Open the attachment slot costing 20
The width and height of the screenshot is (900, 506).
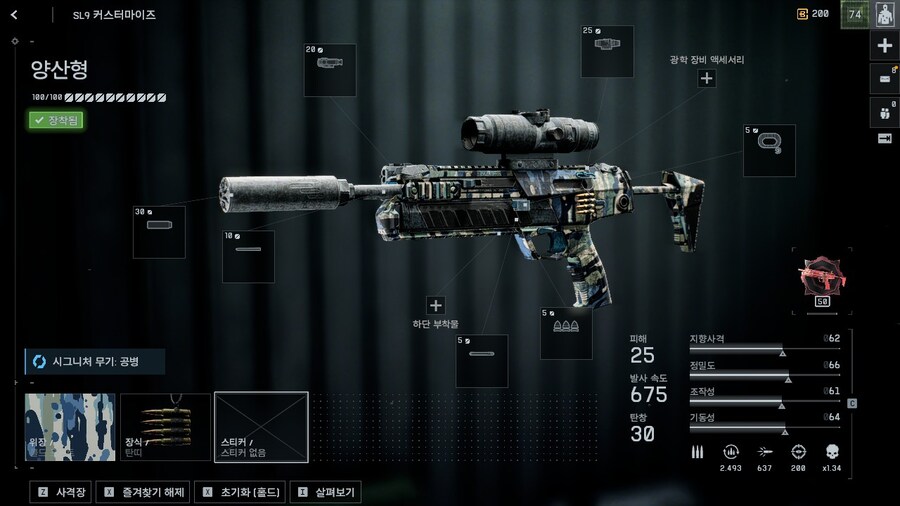pyautogui.click(x=330, y=70)
